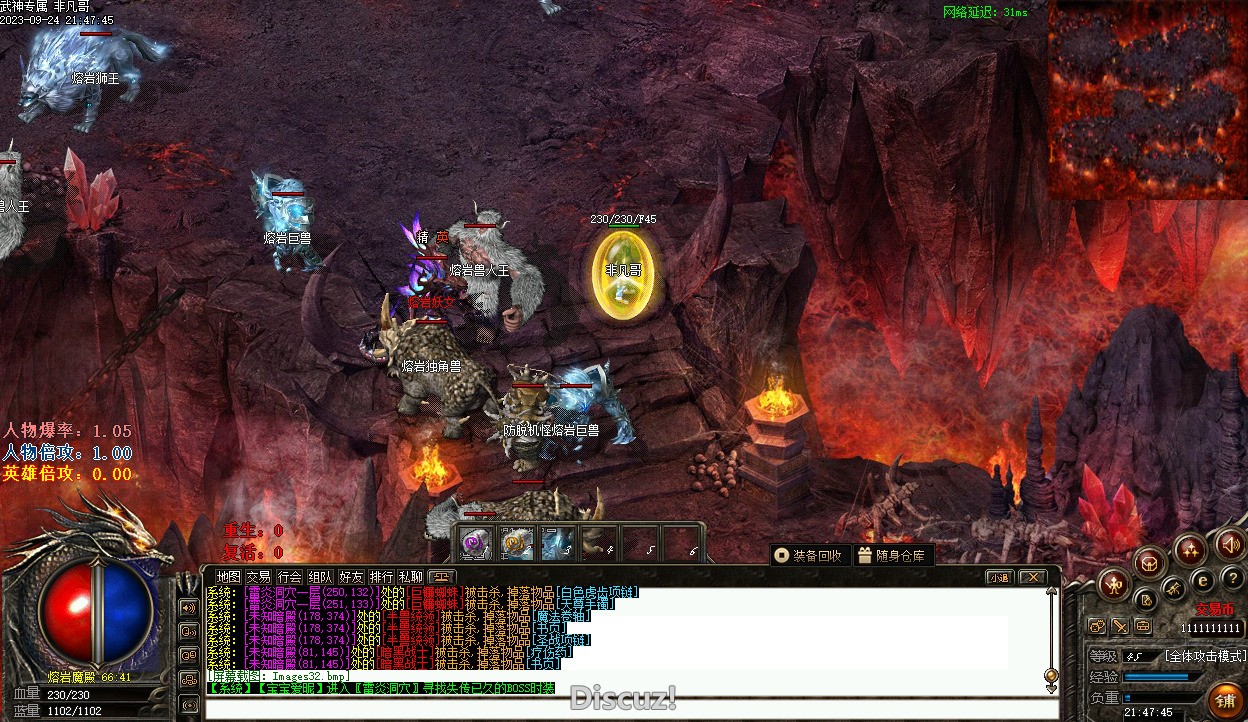Click the lava cave minimap

point(1147,98)
